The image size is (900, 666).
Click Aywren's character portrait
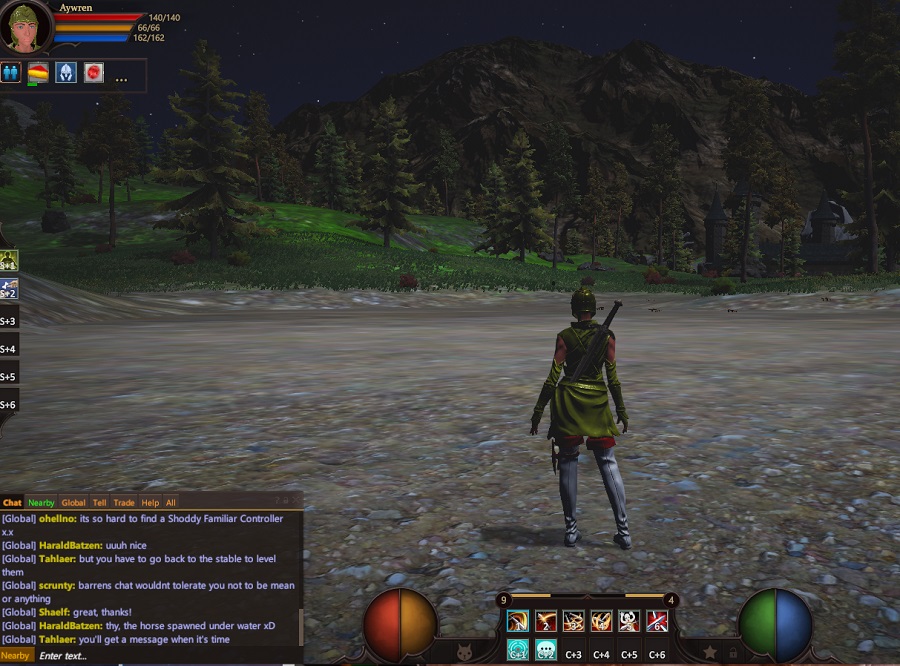(25, 28)
